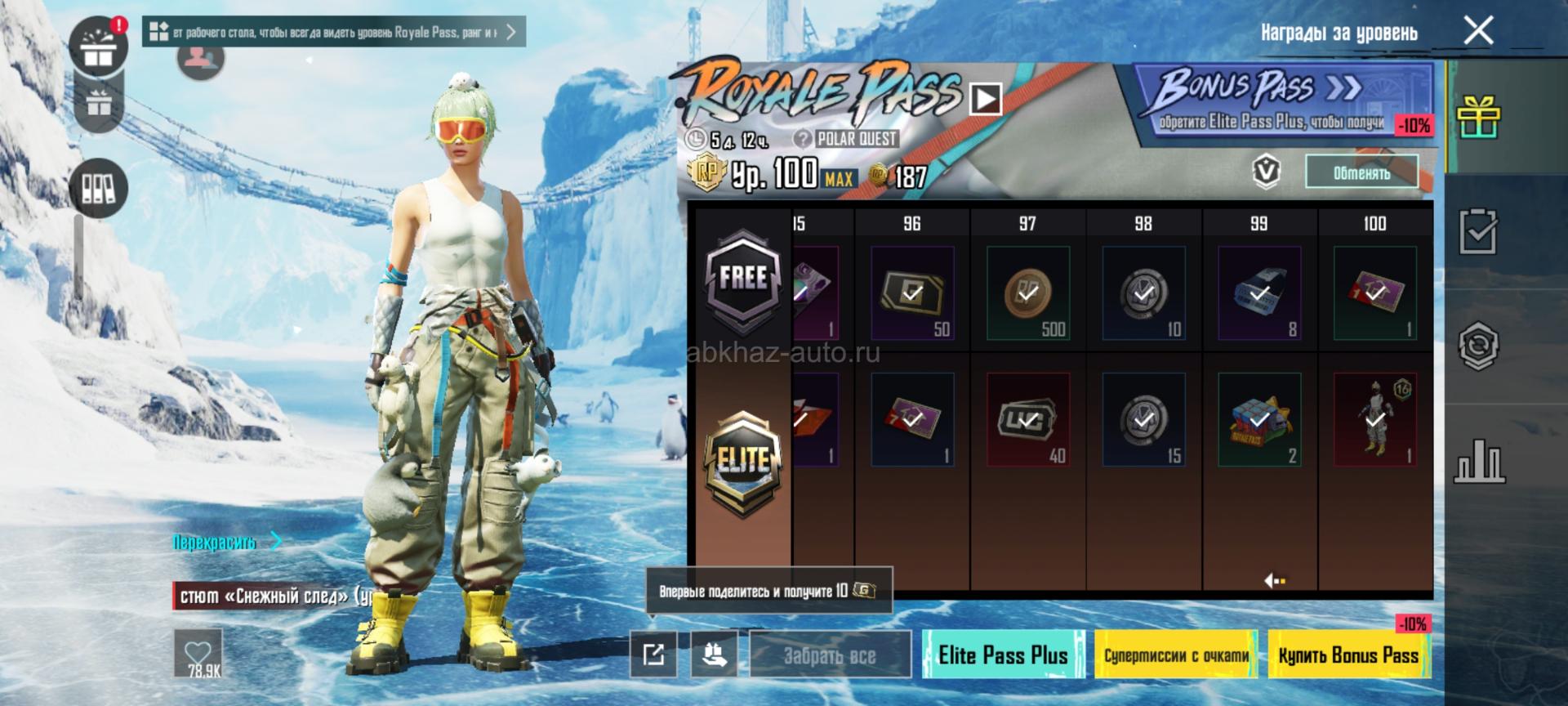Select the level 97 free 500 coin reward
The height and width of the screenshot is (706, 1568).
(1028, 293)
